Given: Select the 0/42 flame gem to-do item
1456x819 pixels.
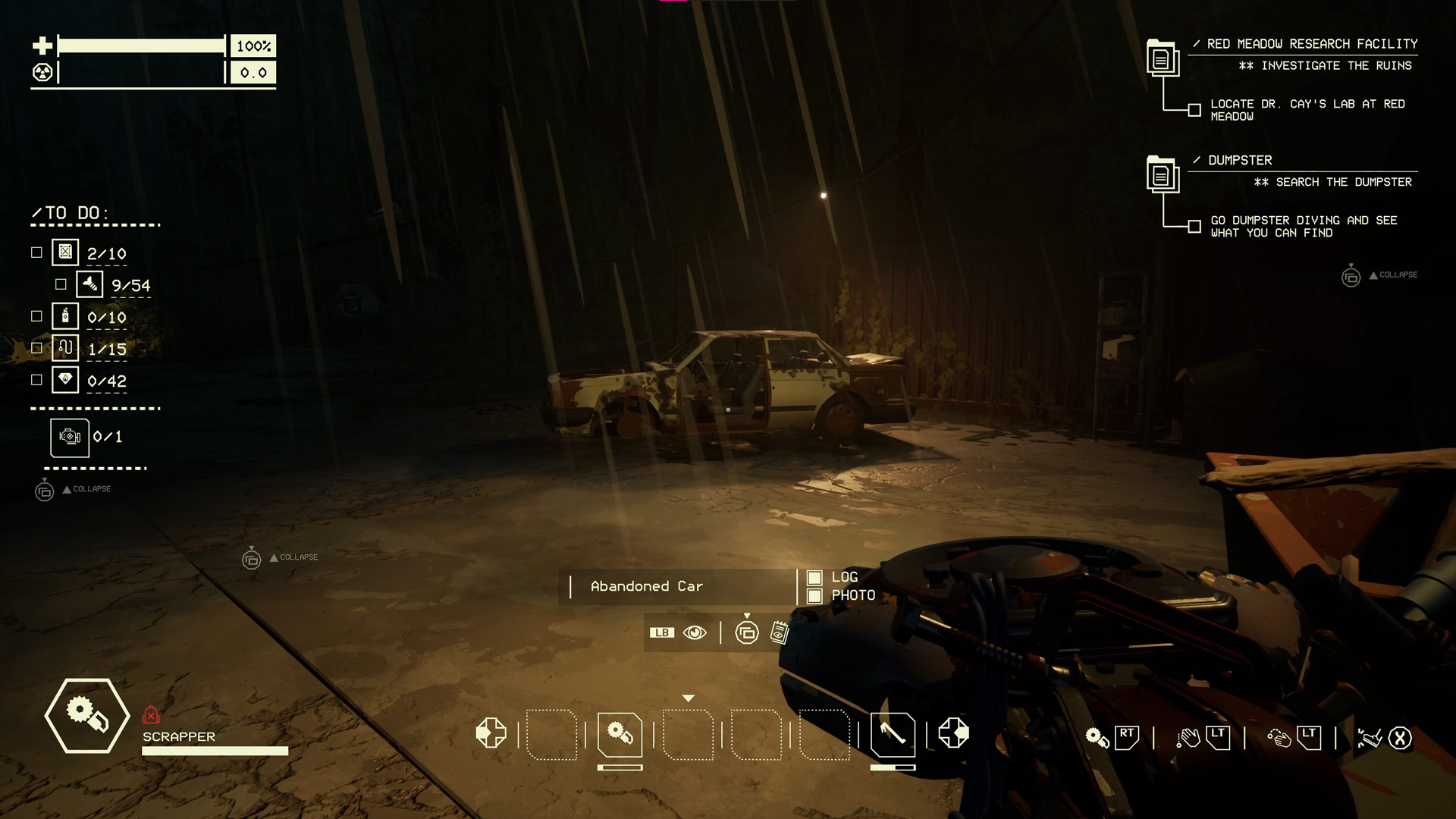Looking at the screenshot, I should point(66,380).
